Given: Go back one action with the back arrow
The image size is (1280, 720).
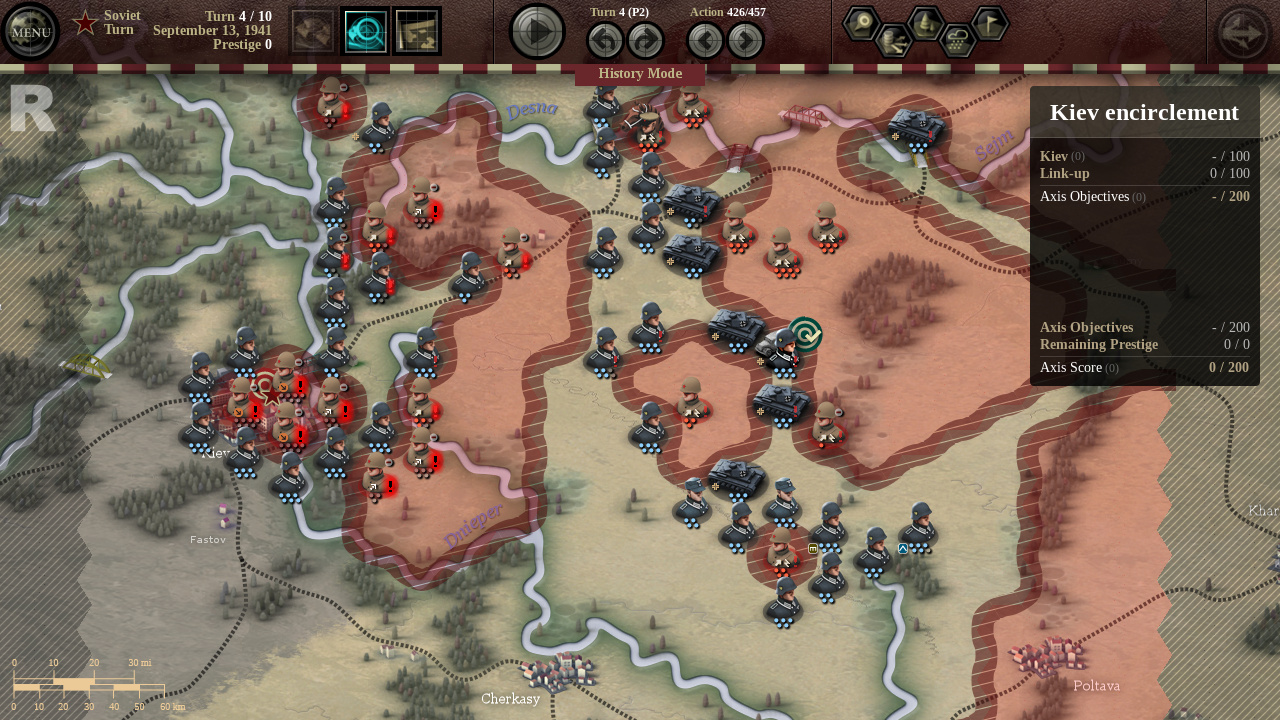Looking at the screenshot, I should pos(706,40).
